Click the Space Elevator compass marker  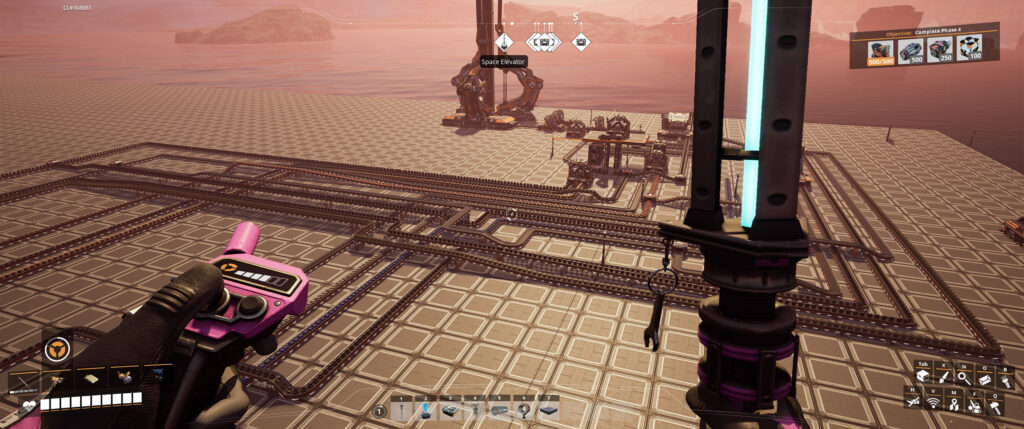505,42
